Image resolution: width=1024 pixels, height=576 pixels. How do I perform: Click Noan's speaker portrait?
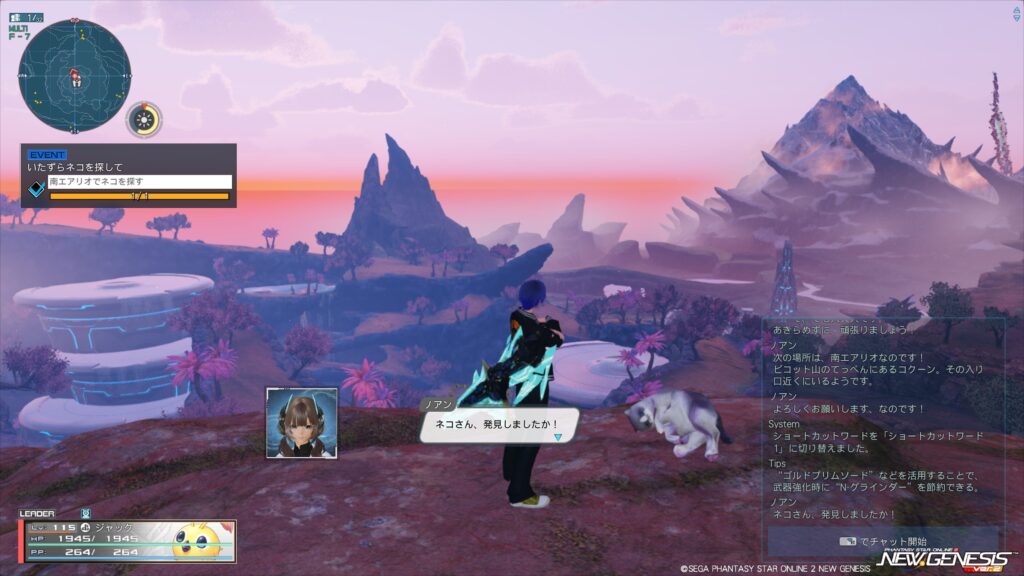pos(302,423)
